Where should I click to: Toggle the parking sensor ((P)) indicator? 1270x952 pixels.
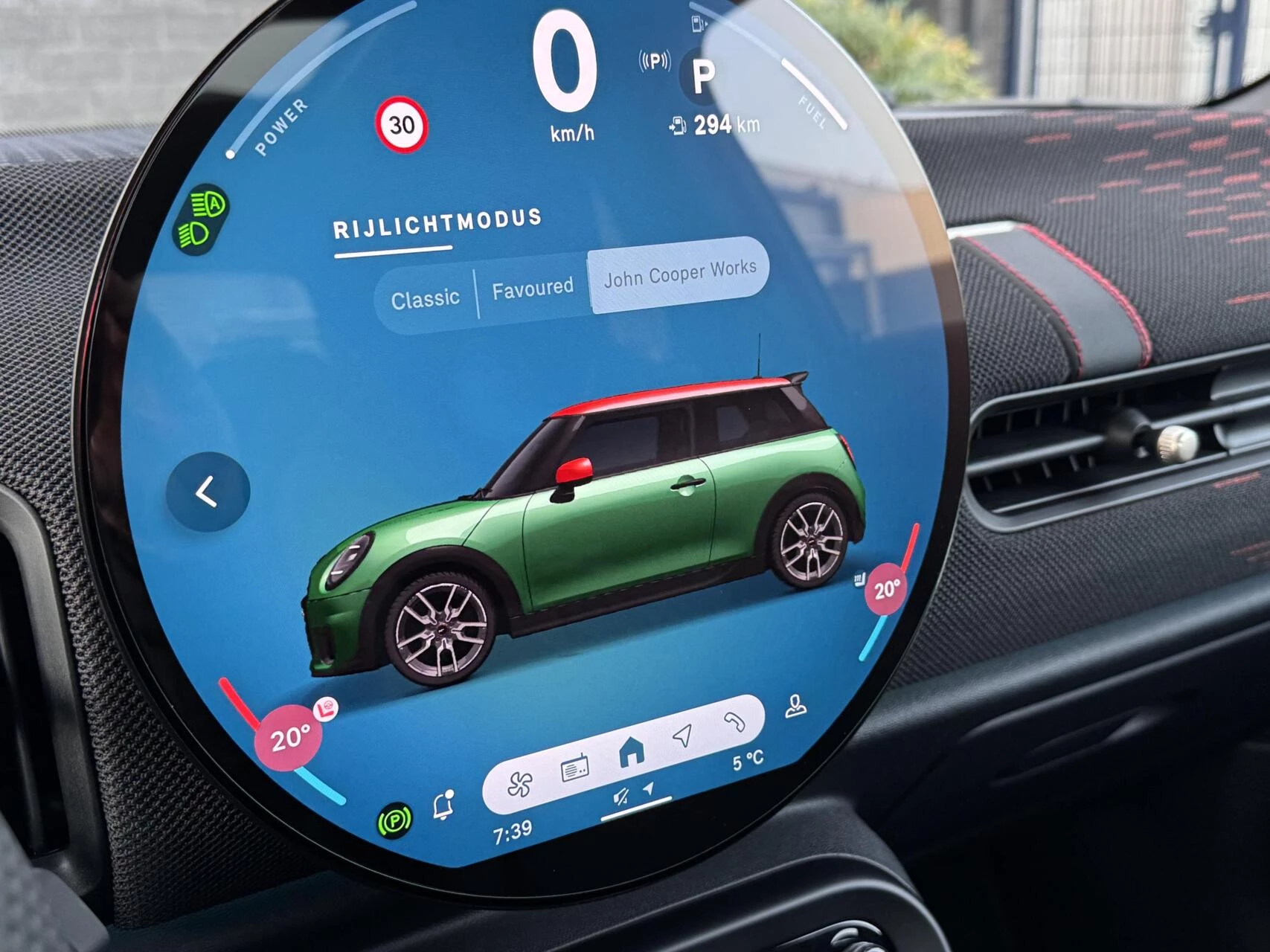pyautogui.click(x=653, y=60)
